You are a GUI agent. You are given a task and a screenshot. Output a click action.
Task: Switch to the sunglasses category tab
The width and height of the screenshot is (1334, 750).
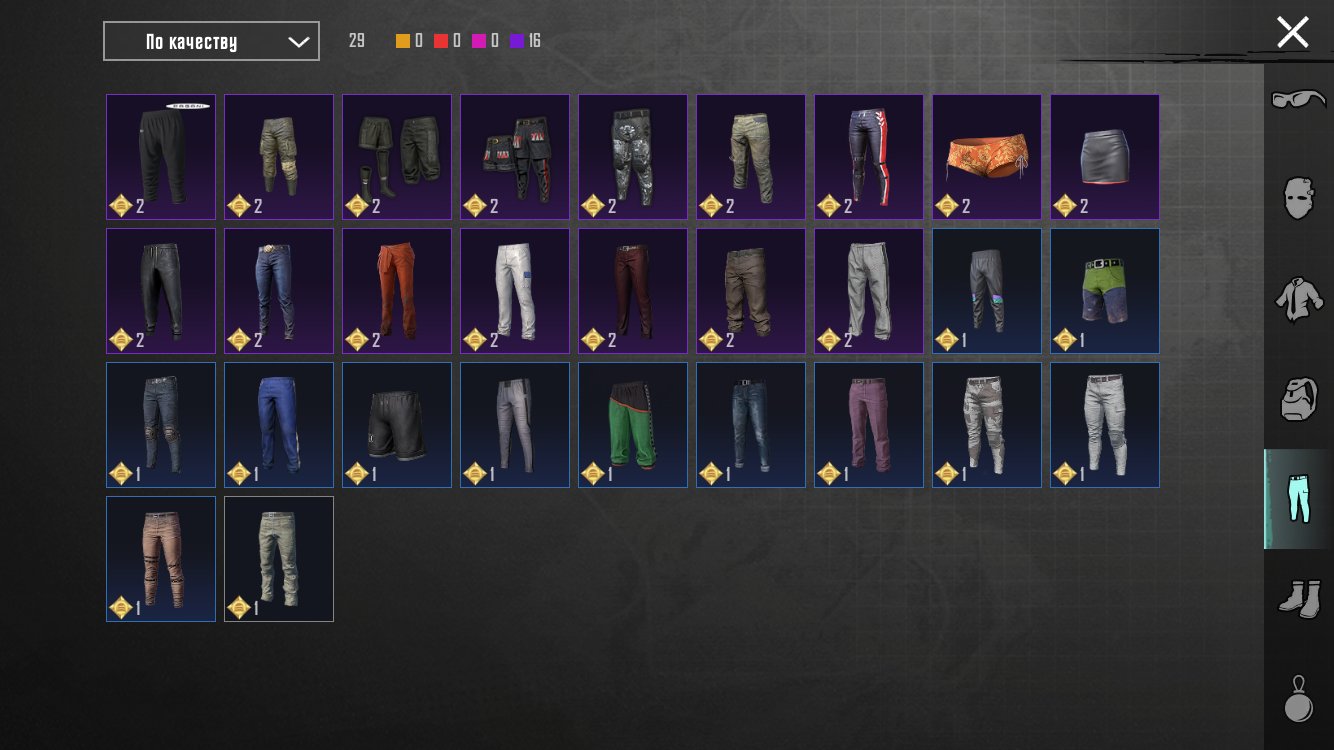pyautogui.click(x=1298, y=100)
